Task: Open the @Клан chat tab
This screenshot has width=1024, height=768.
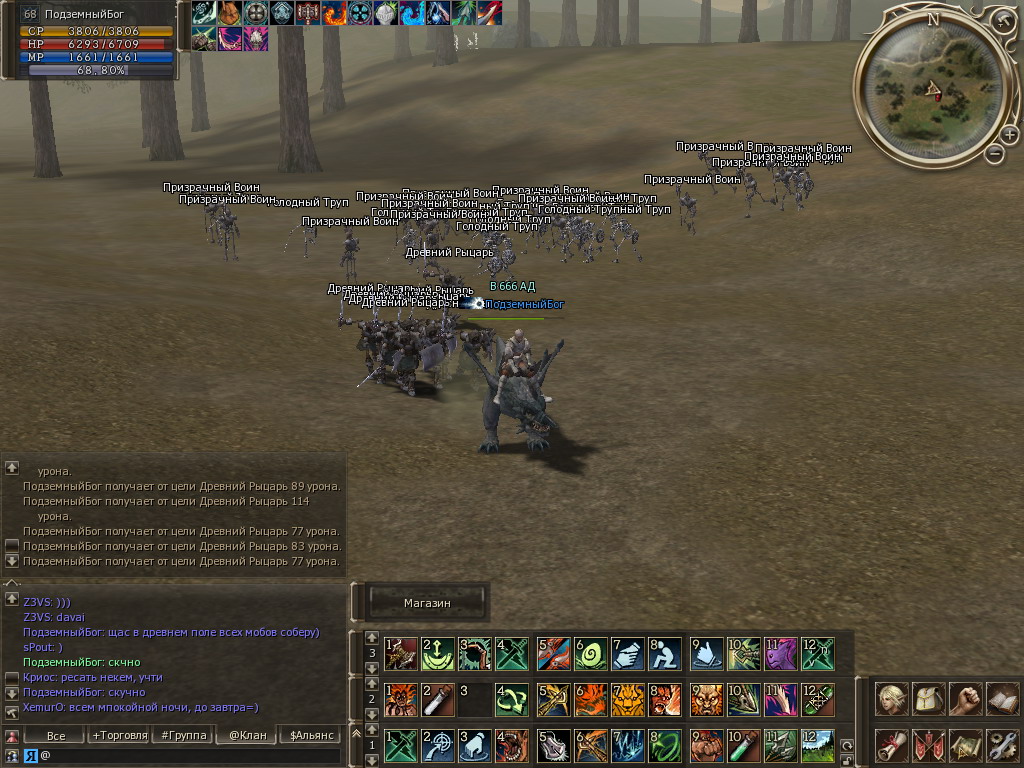Action: 247,736
